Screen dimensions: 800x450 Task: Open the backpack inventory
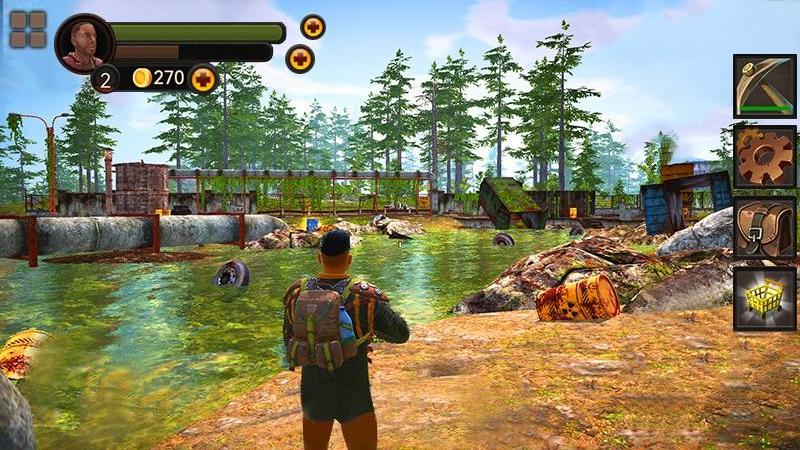764,228
